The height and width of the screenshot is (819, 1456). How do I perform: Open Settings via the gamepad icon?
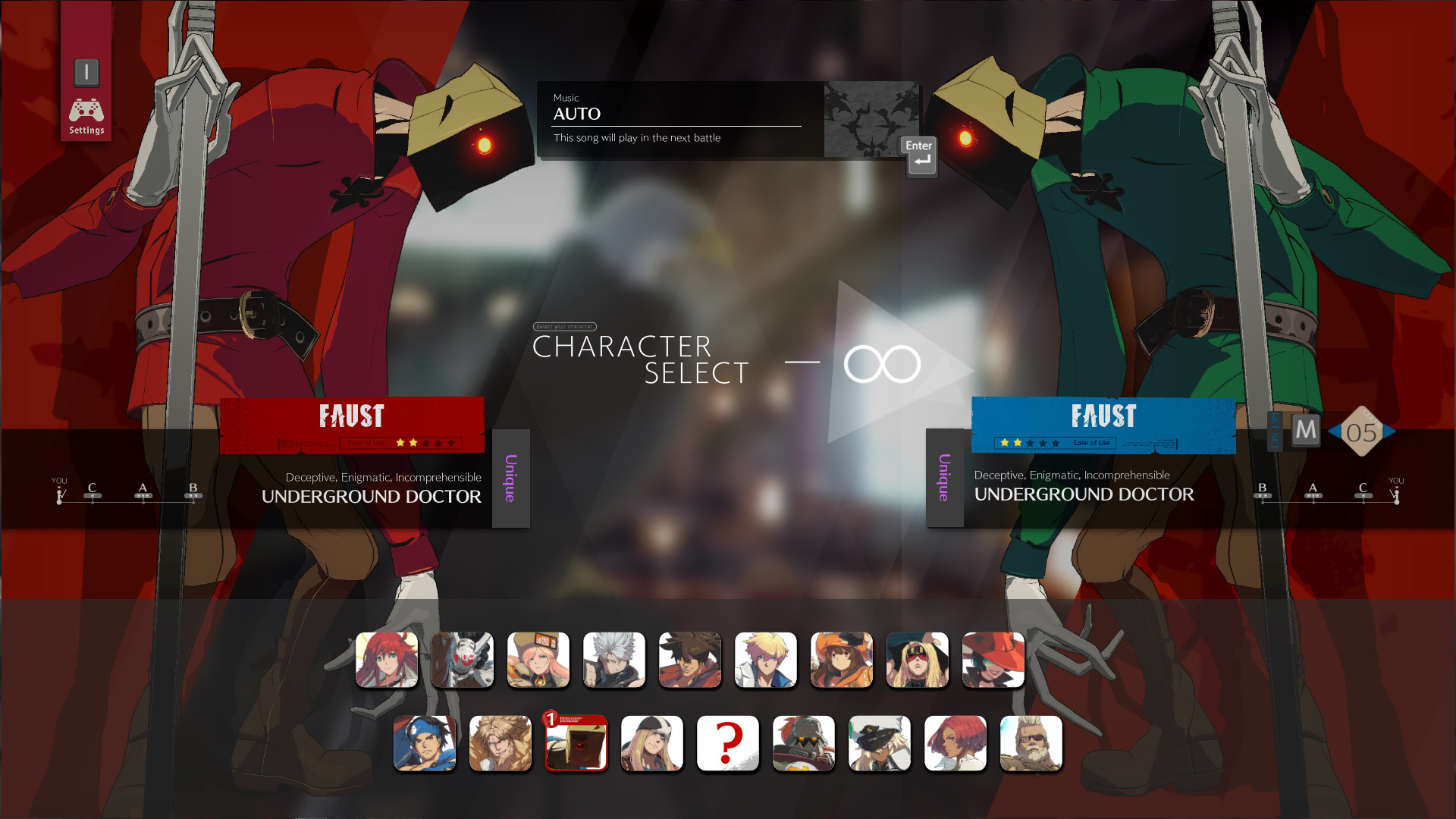86,110
